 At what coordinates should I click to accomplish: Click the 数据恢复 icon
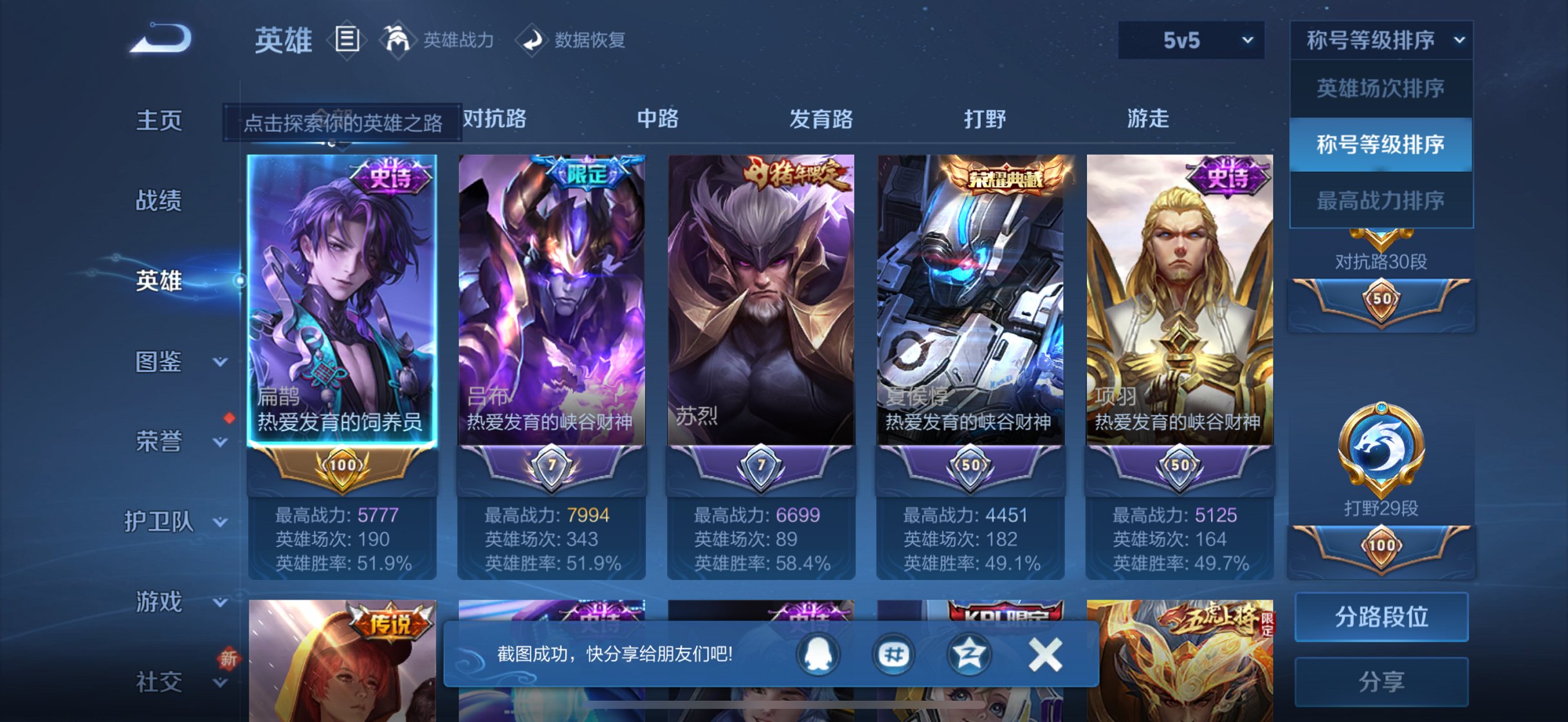[x=531, y=40]
